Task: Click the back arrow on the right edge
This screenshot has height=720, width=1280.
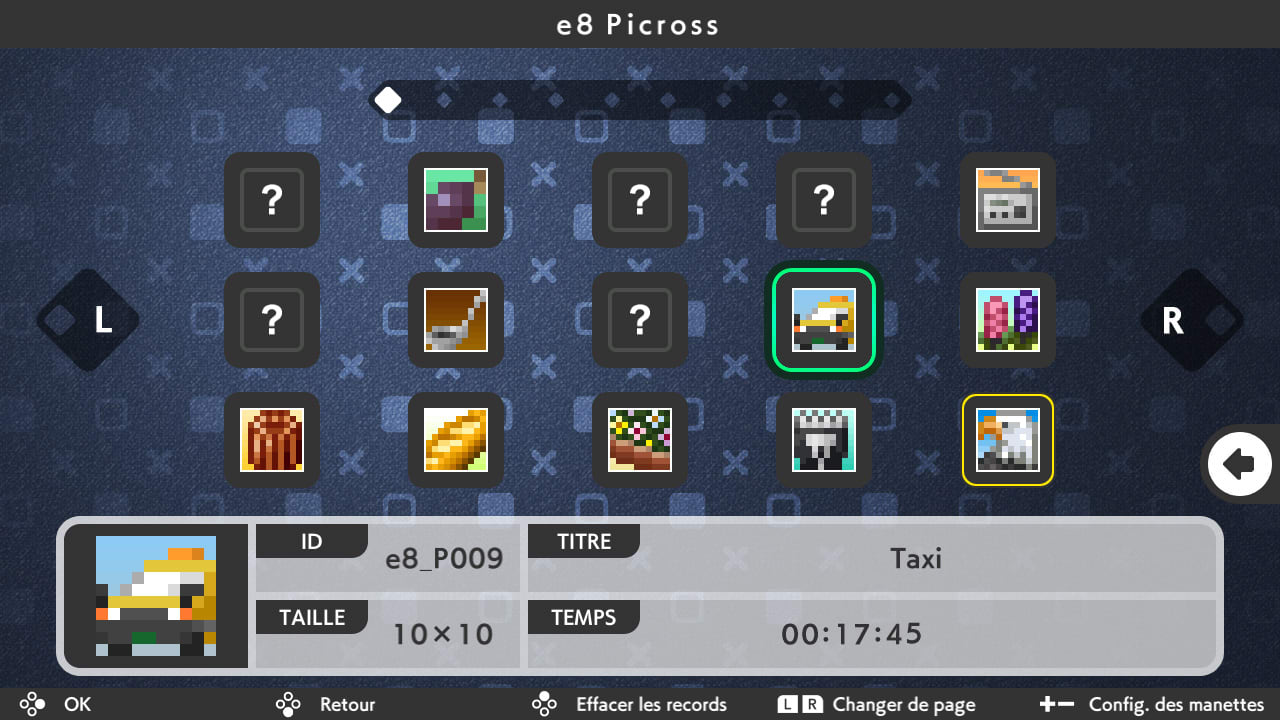Action: [x=1240, y=463]
